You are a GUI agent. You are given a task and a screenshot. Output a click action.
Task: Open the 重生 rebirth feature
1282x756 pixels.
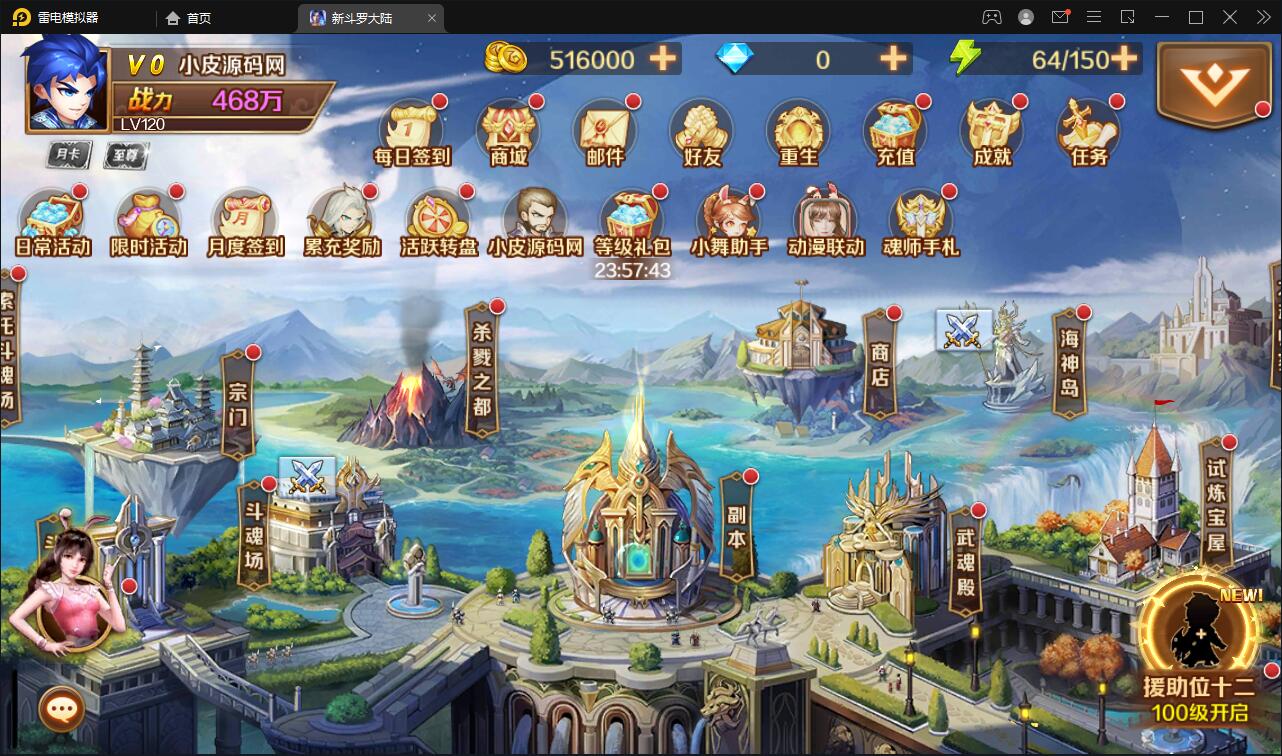click(x=797, y=130)
